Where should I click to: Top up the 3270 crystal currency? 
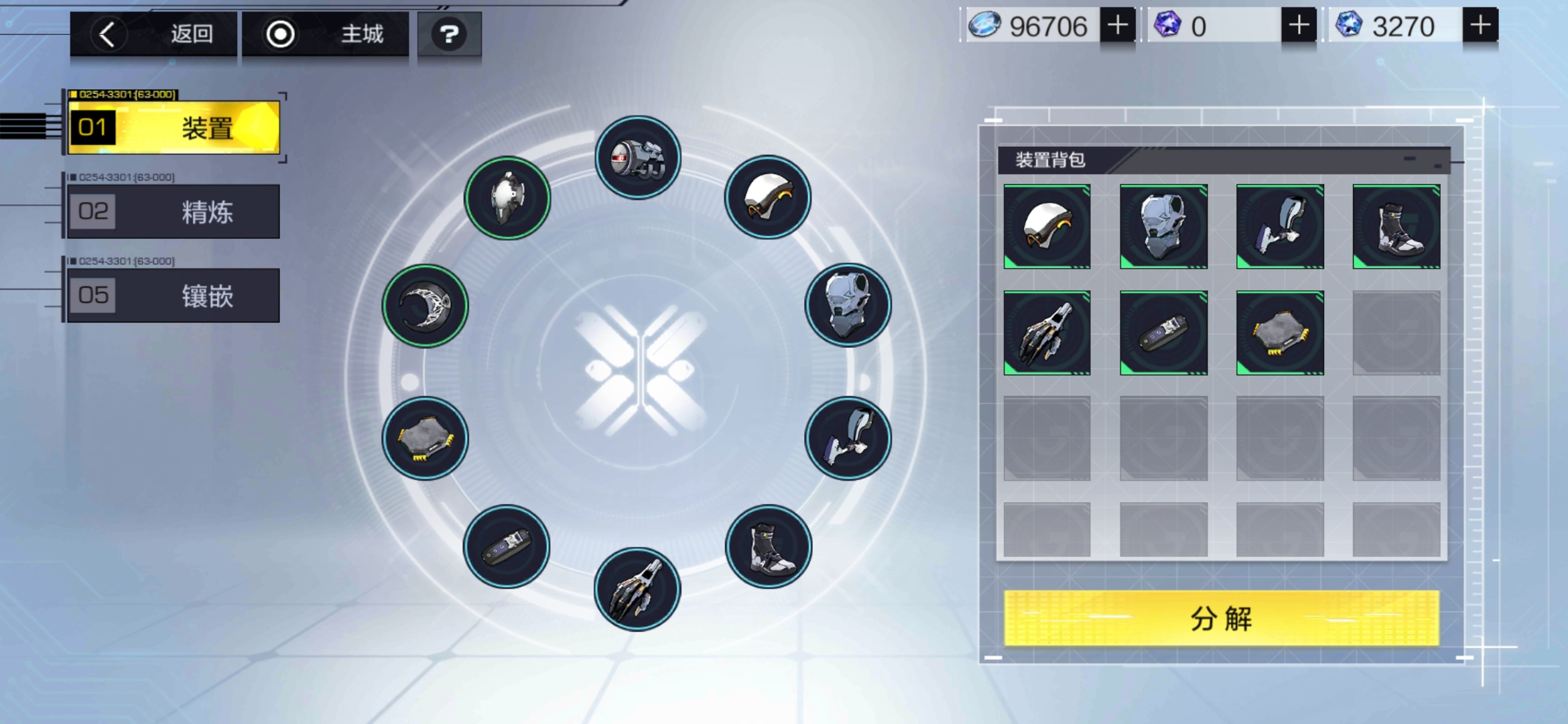pos(1480,25)
